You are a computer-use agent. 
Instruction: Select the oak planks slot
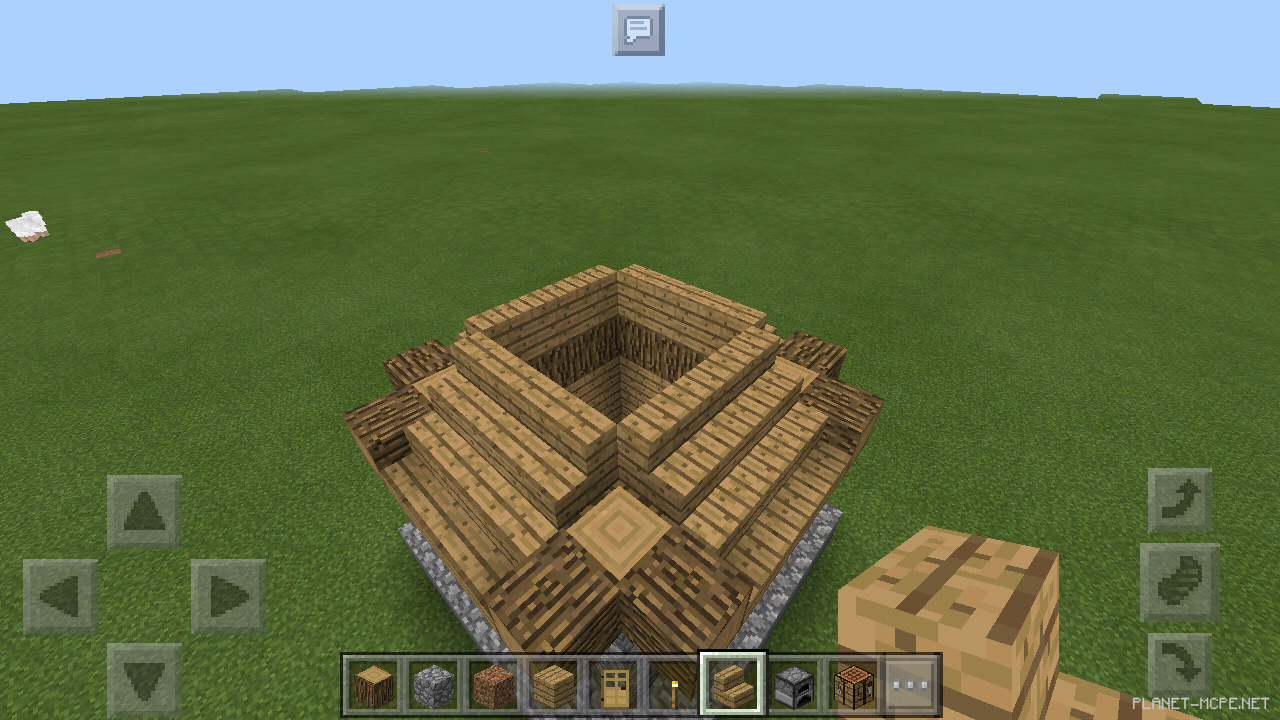(553, 684)
